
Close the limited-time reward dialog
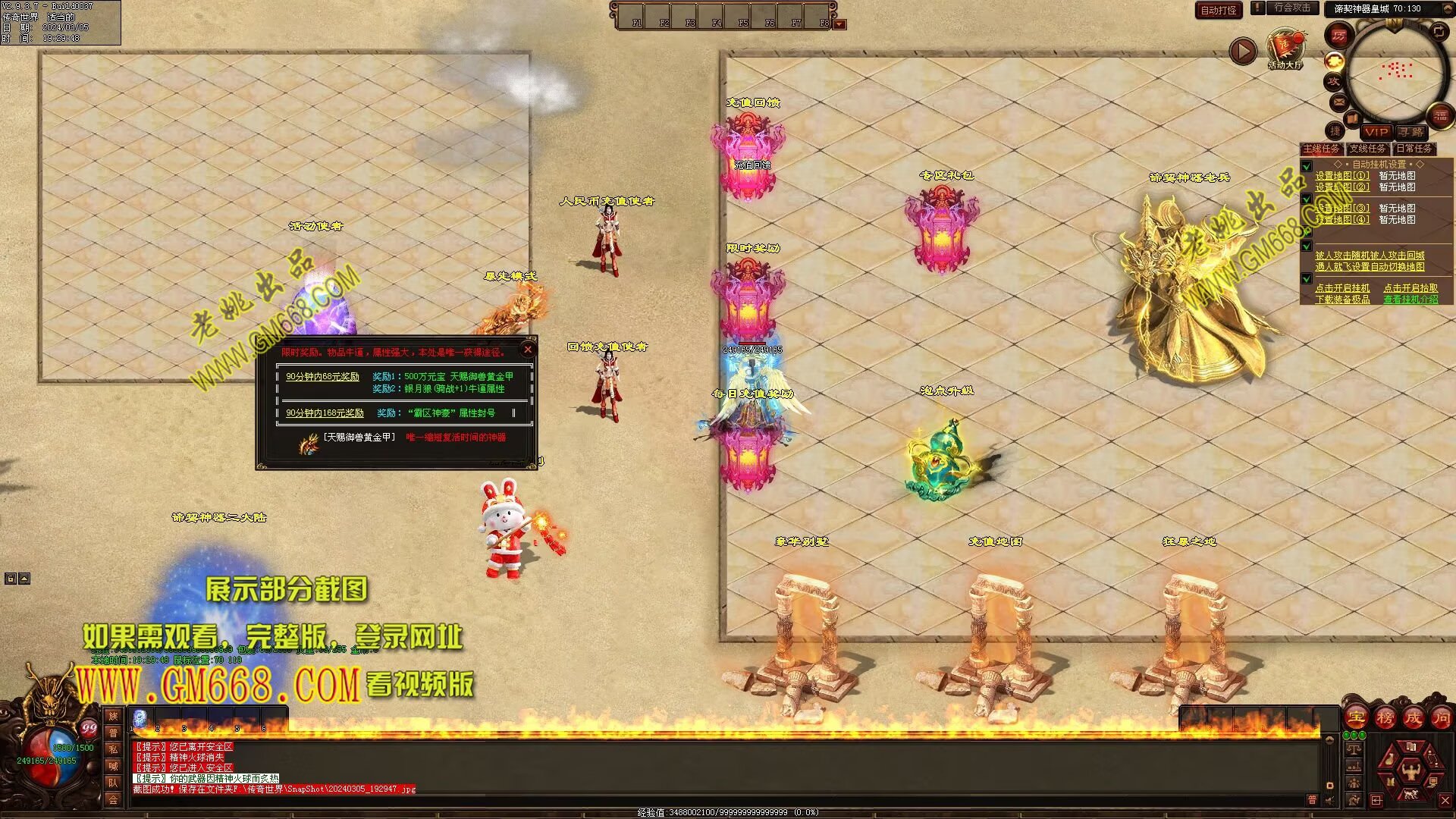point(528,350)
